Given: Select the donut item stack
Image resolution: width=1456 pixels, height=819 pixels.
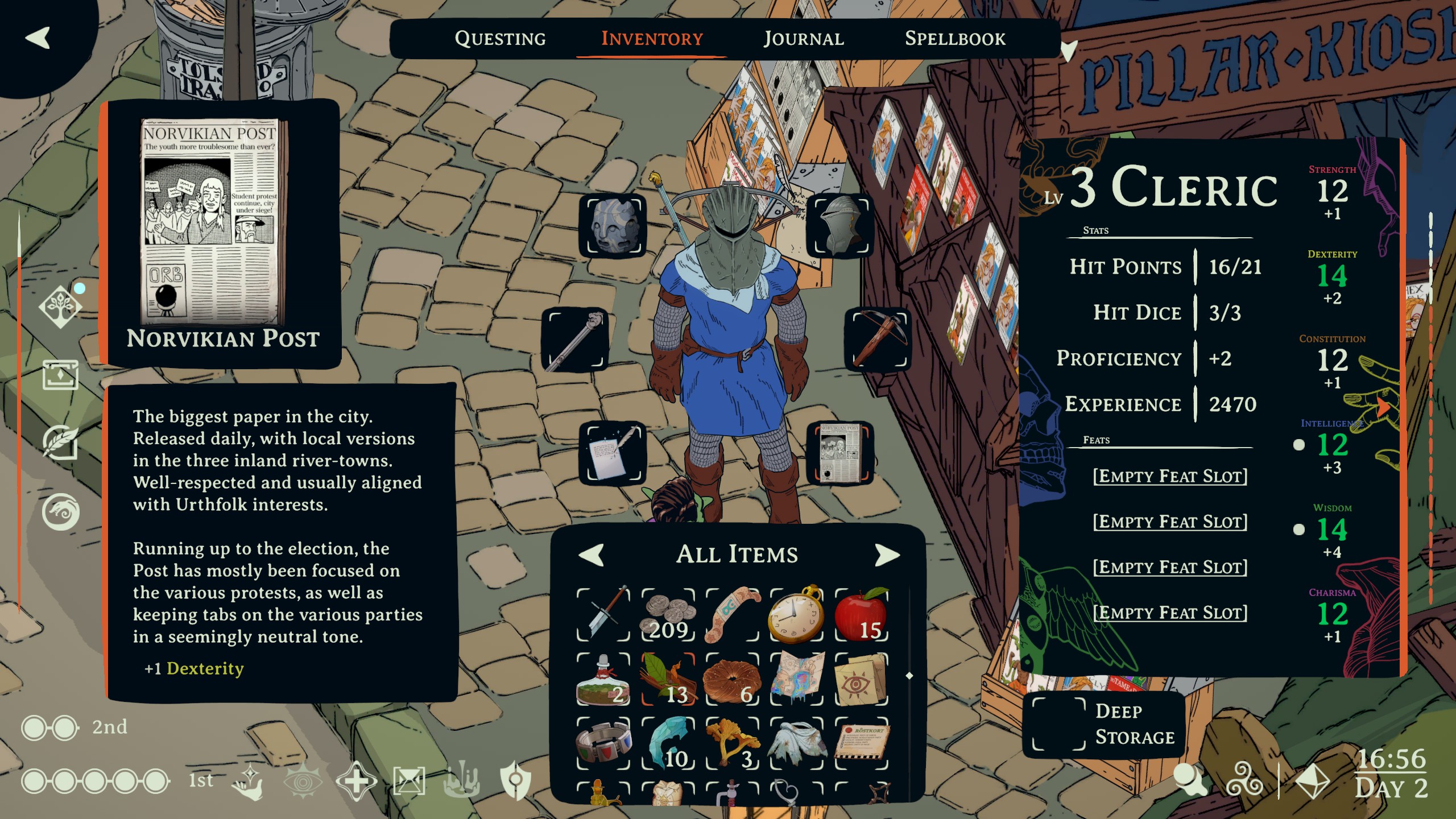Looking at the screenshot, I should (x=732, y=680).
